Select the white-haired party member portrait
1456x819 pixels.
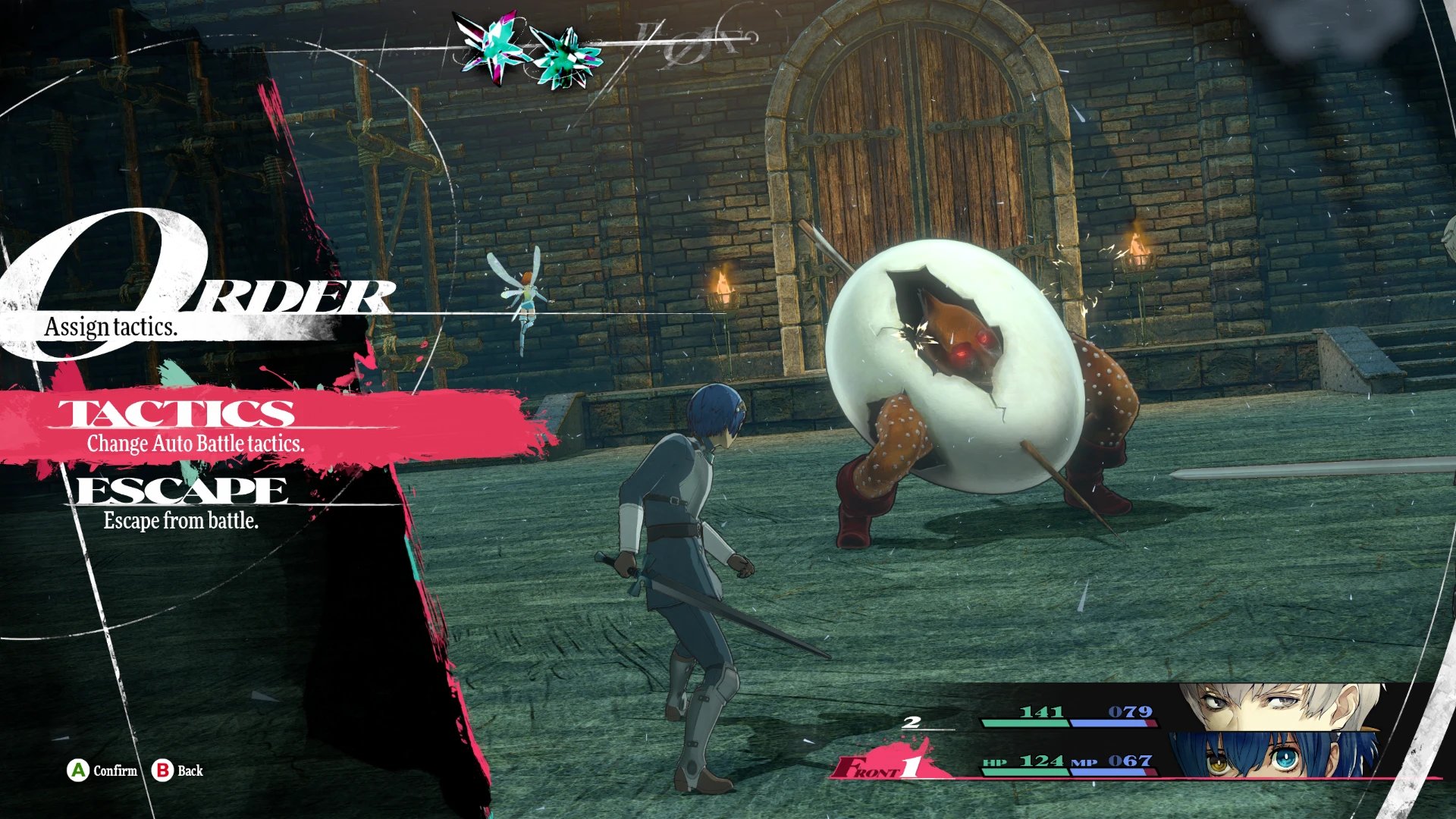click(x=1282, y=707)
